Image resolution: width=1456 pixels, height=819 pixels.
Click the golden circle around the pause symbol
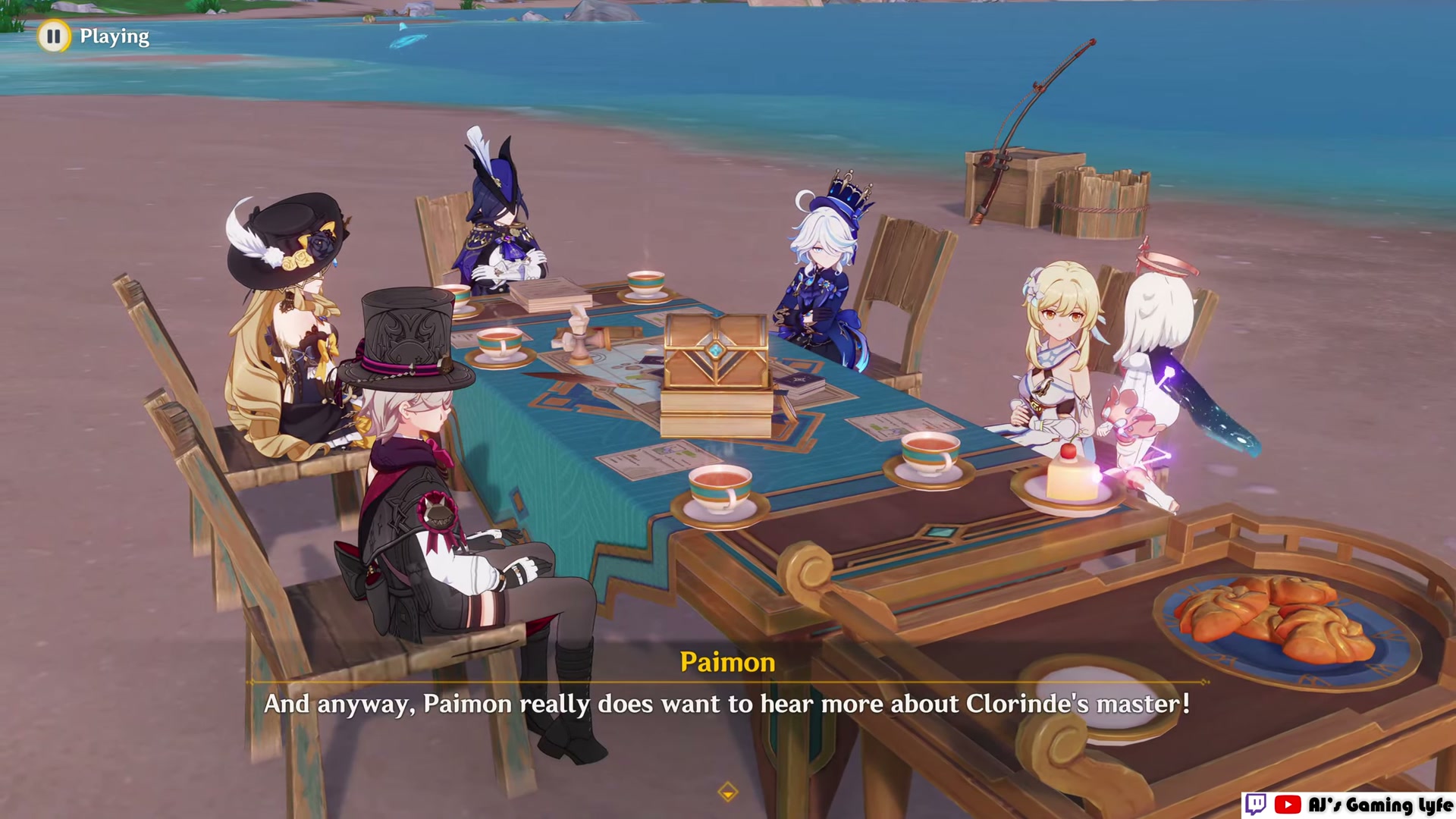pyautogui.click(x=53, y=36)
